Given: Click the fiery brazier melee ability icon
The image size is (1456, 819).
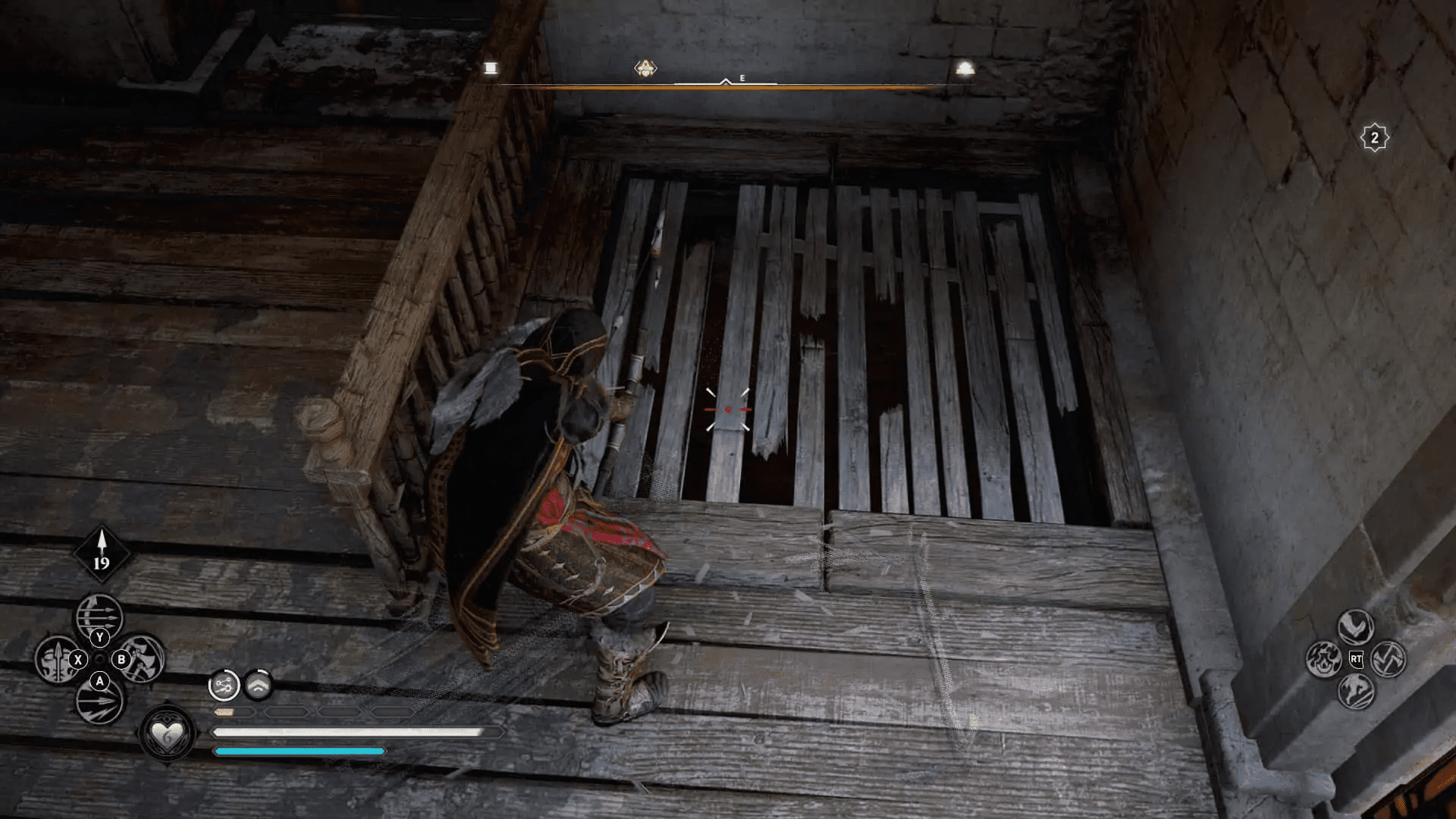Looking at the screenshot, I should (1323, 660).
